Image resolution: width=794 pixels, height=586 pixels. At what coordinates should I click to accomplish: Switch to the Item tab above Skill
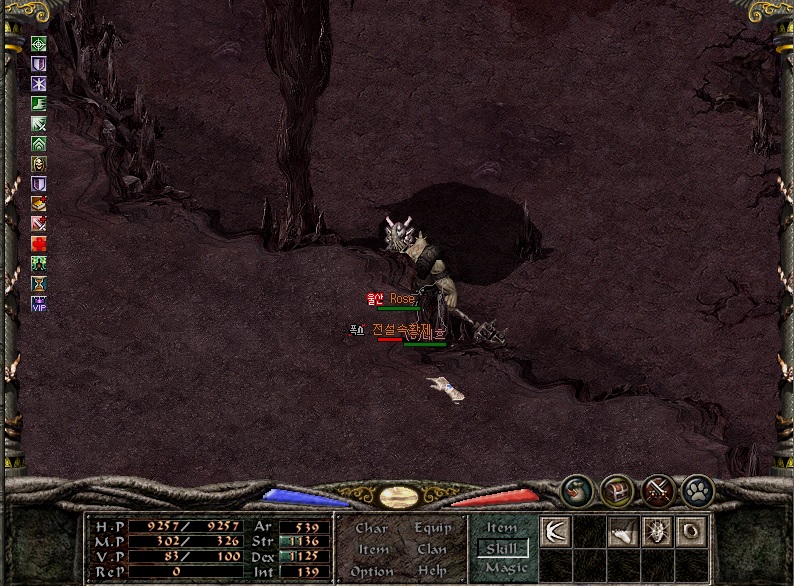[x=502, y=527]
